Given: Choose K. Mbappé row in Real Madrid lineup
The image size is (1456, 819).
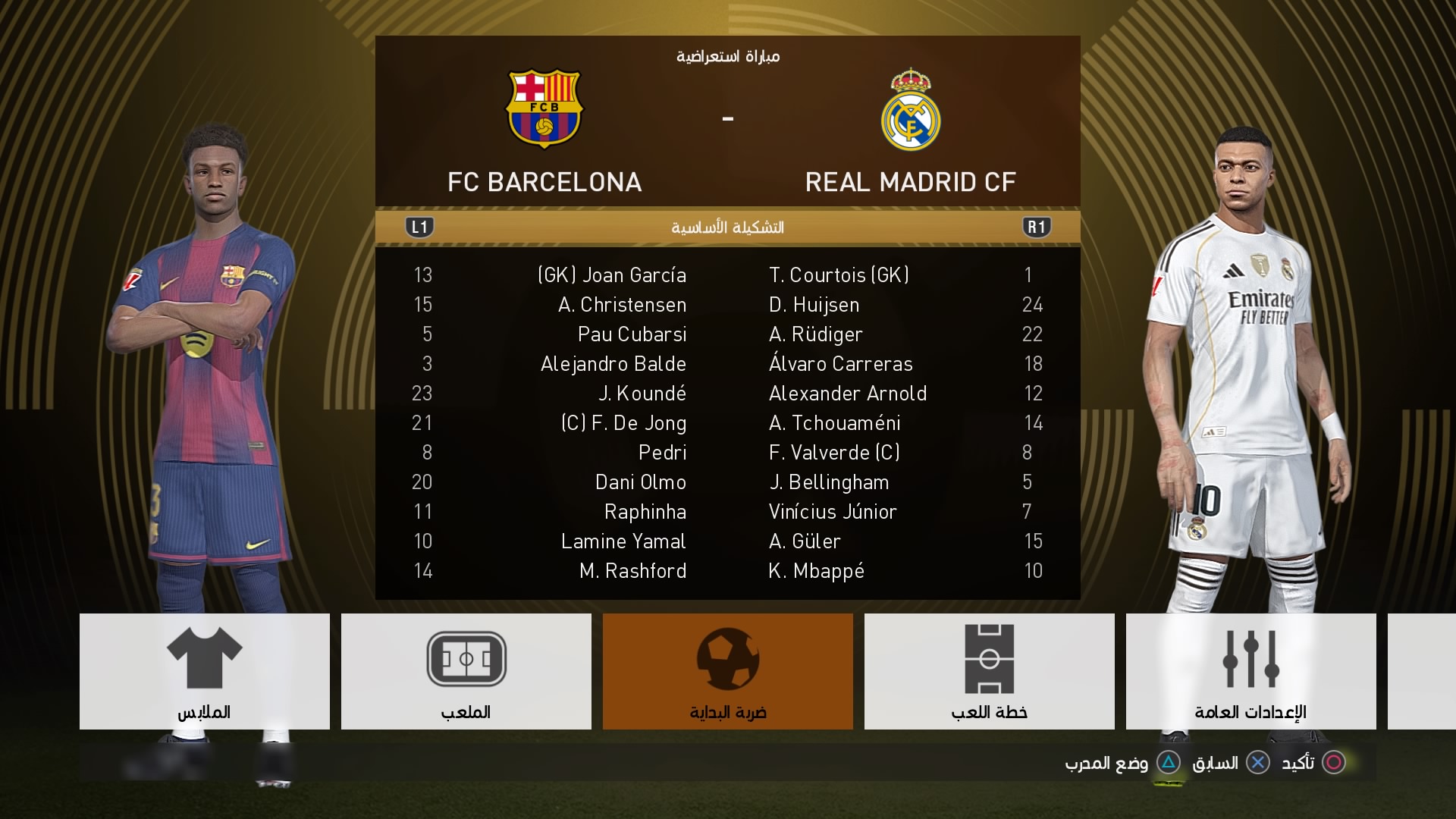Looking at the screenshot, I should 817,571.
